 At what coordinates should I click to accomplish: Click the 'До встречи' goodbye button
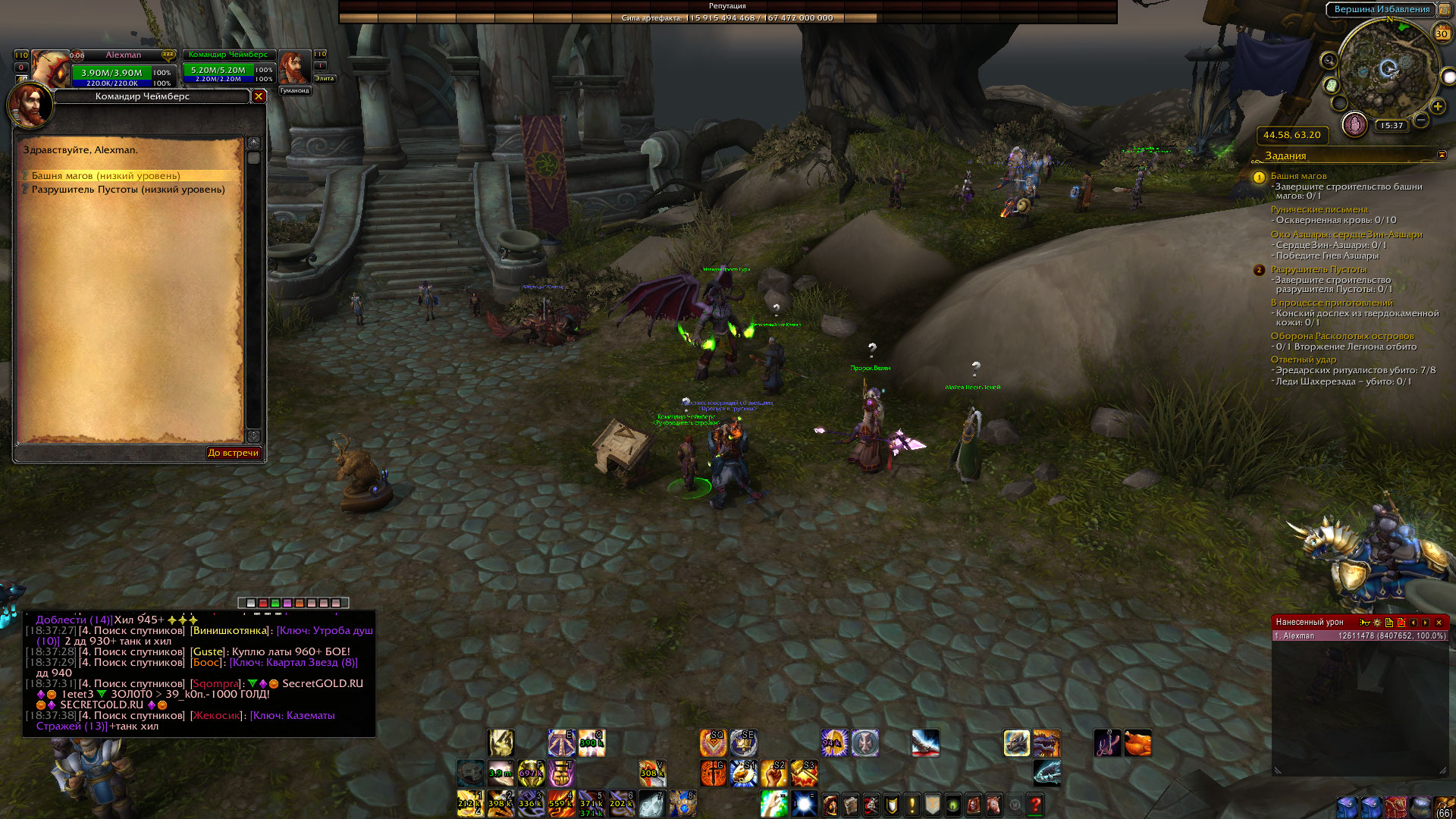[x=234, y=453]
